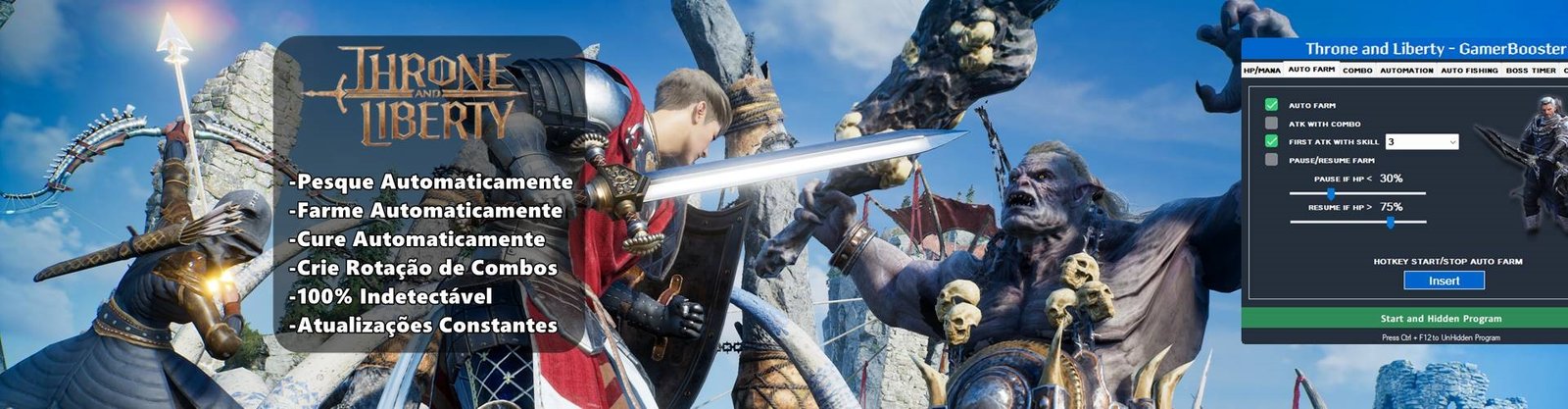Open the Combo tab
Image resolution: width=1568 pixels, height=409 pixels.
click(1357, 71)
